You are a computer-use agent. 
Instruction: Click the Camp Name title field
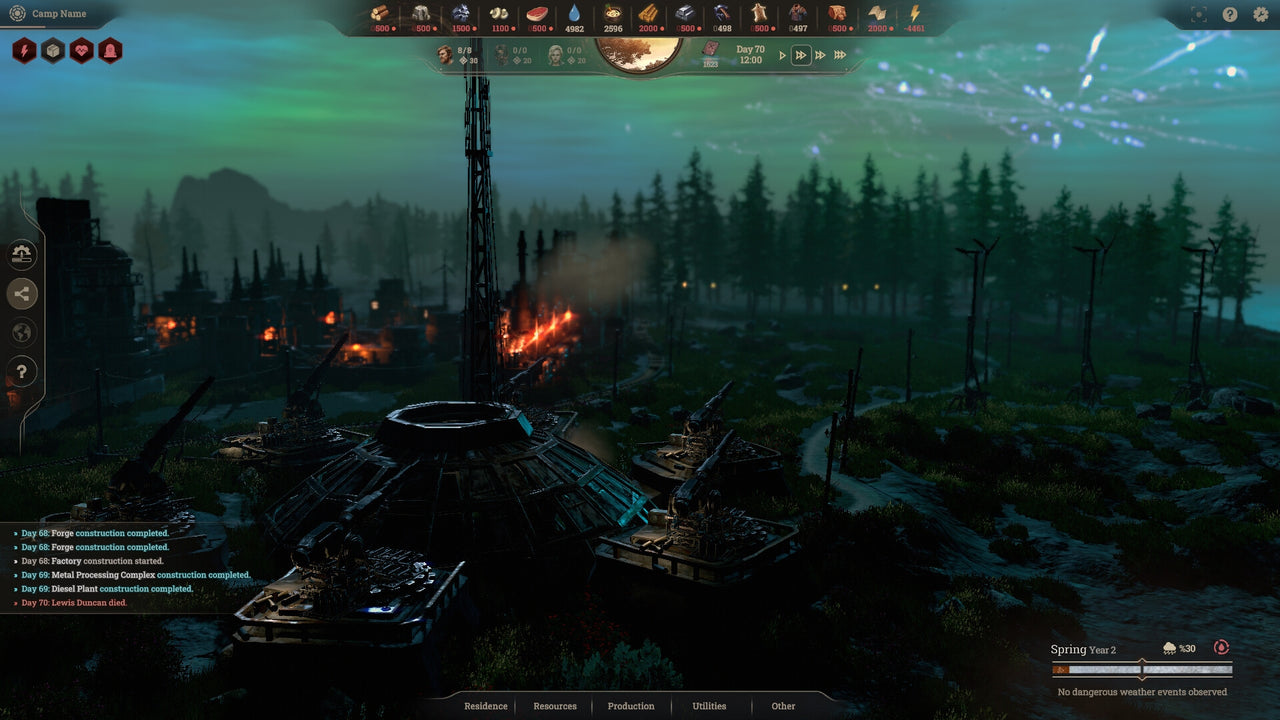tap(58, 14)
